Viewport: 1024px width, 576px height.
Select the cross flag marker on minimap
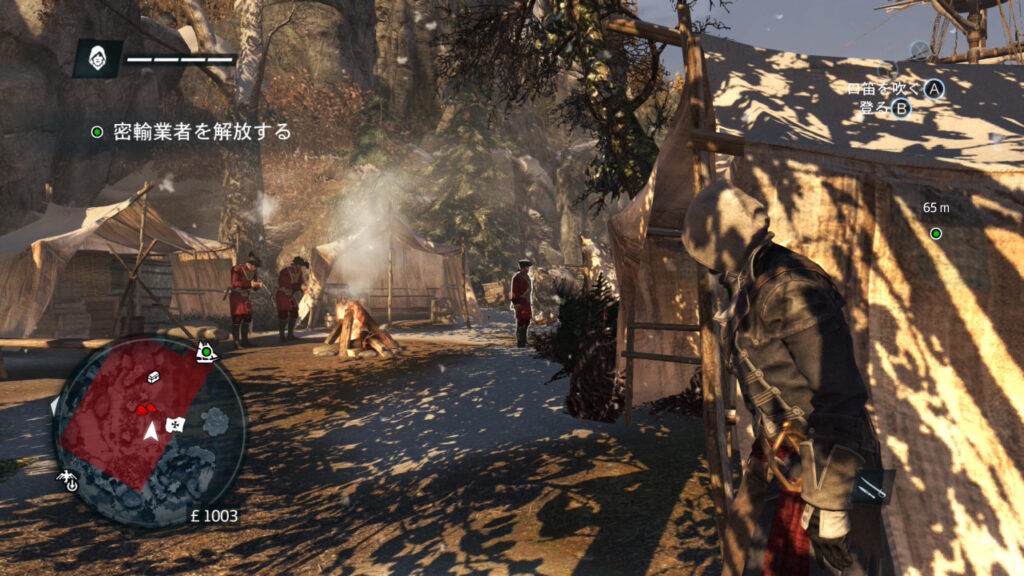(x=176, y=425)
